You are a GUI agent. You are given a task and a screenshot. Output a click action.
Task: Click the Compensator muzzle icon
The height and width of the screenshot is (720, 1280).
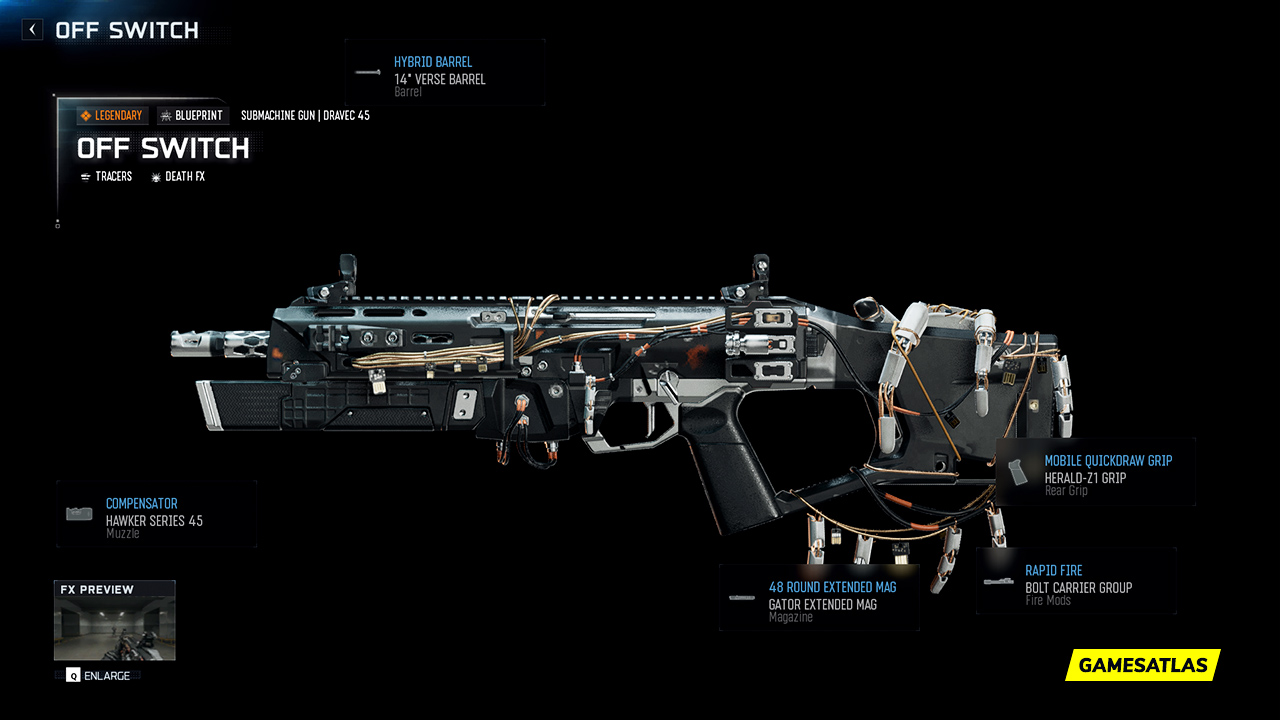tap(78, 513)
